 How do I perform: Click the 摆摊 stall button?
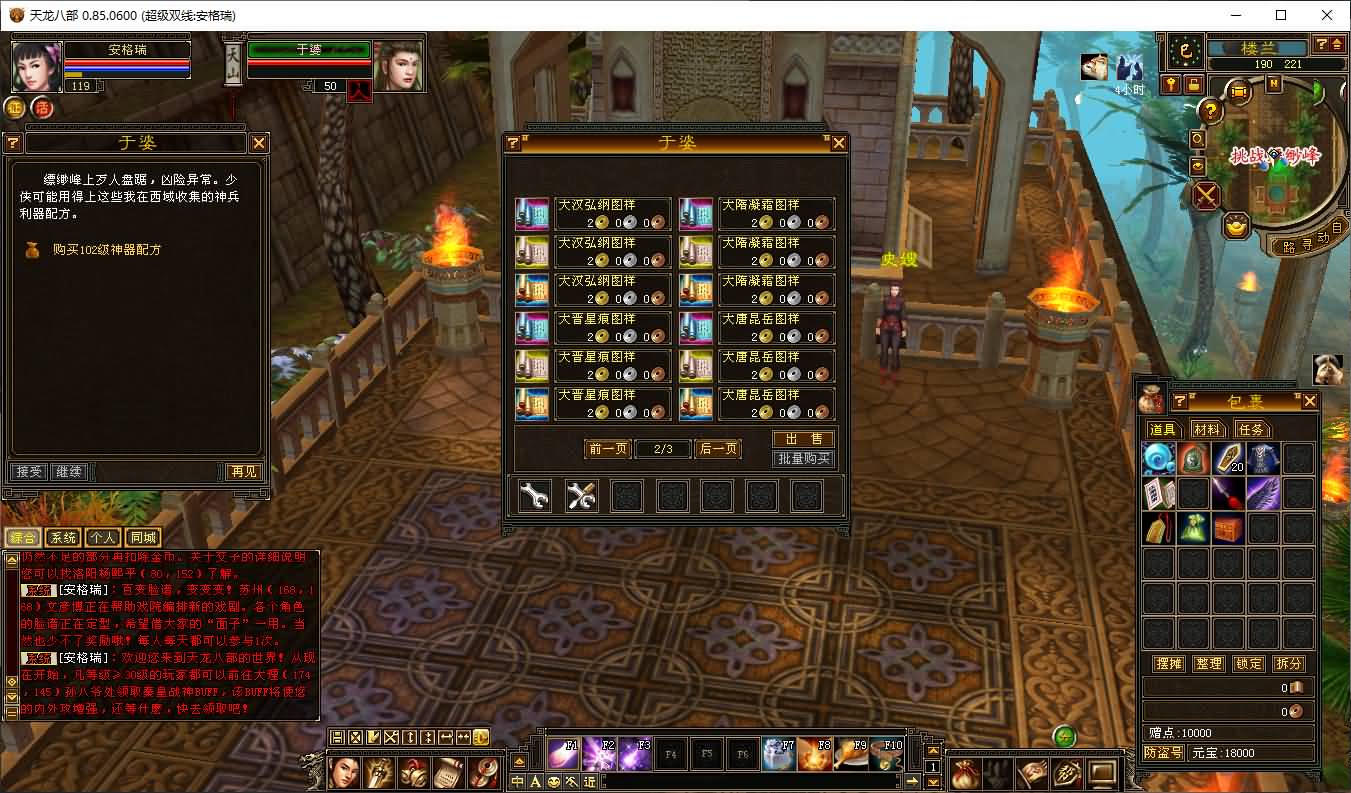(x=1168, y=663)
